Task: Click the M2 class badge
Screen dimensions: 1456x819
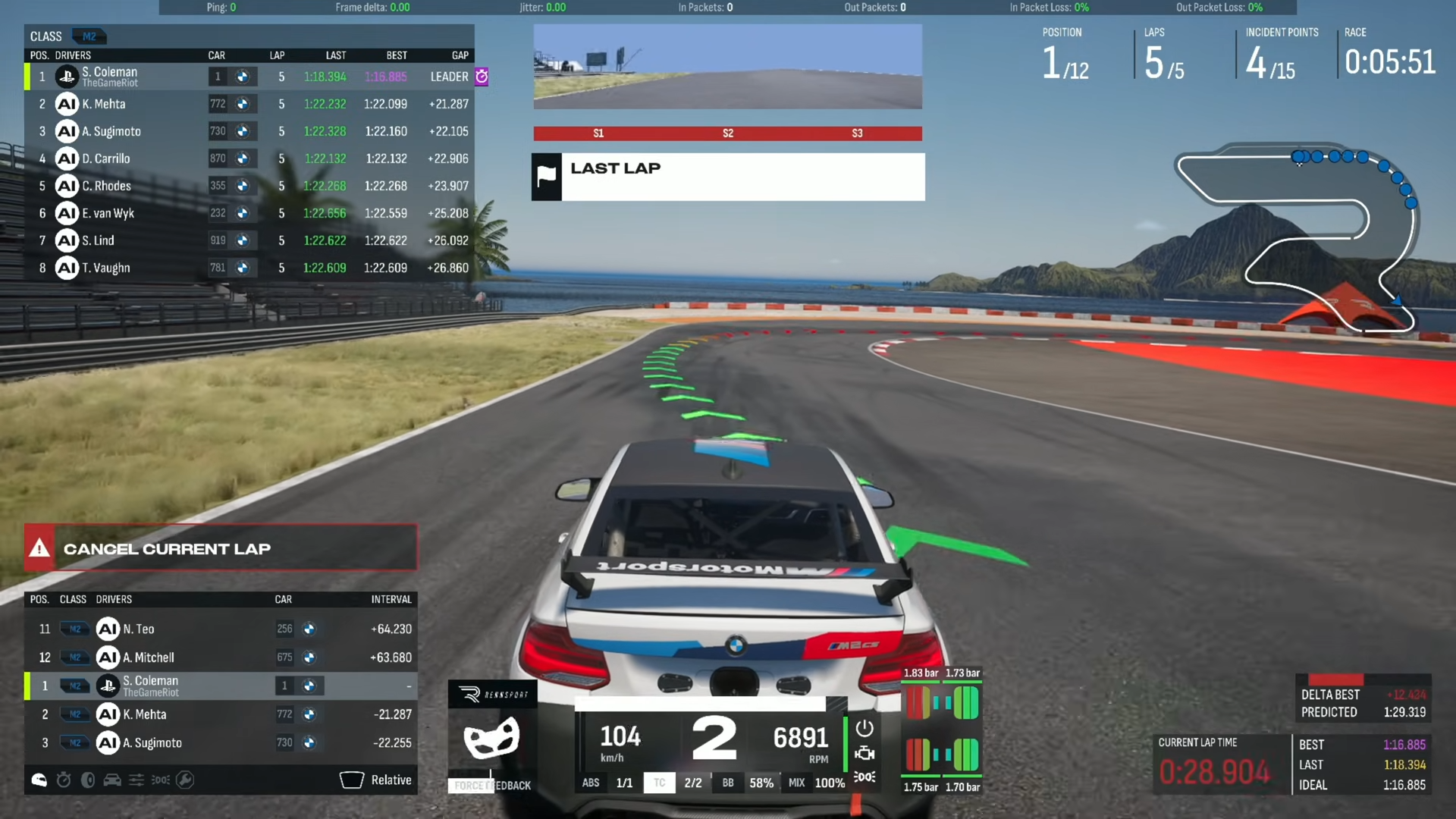Action: (89, 36)
